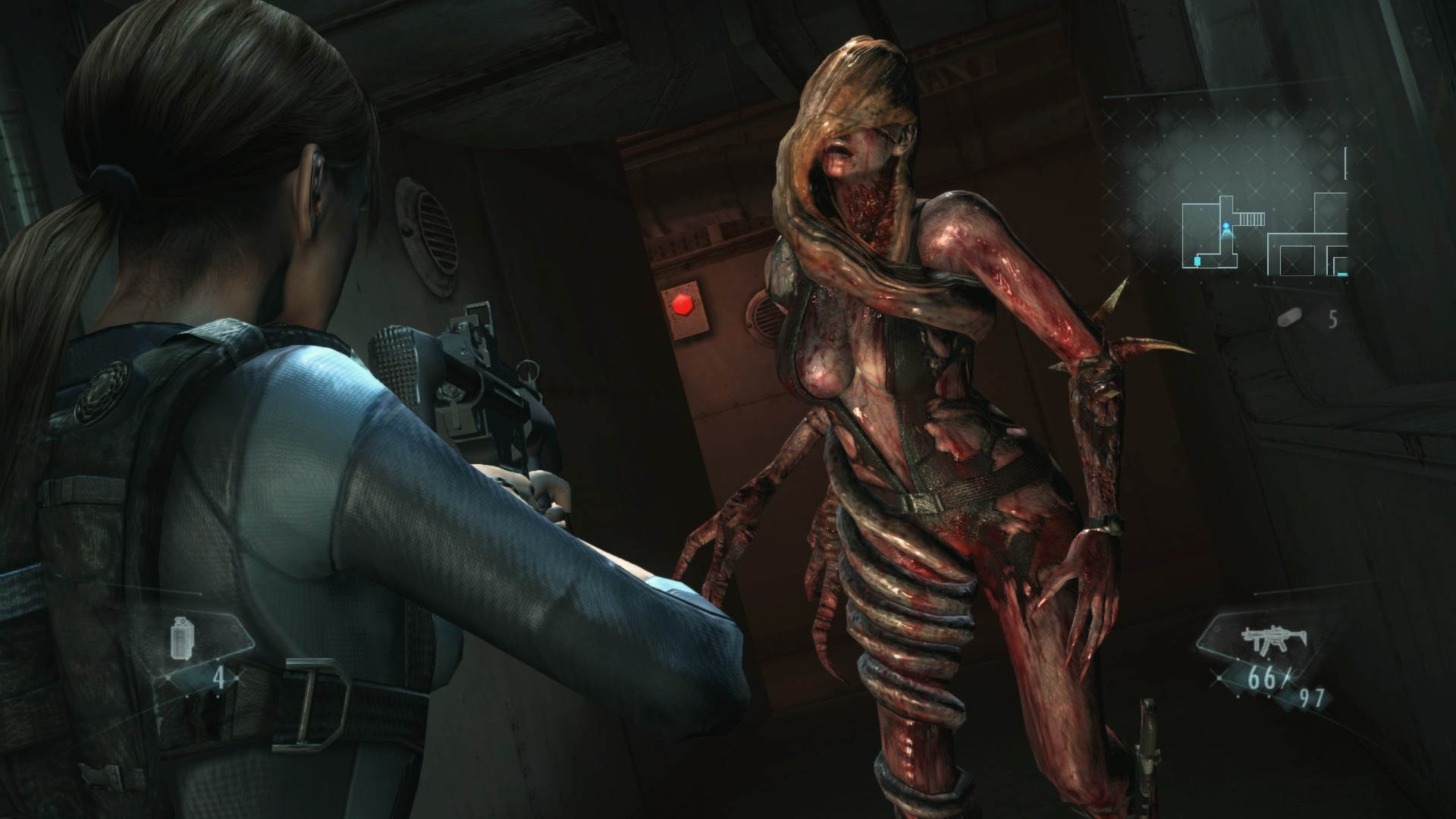Screen dimensions: 1456x819
Task: Click the blue player marker on the minimap
Action: [1225, 225]
